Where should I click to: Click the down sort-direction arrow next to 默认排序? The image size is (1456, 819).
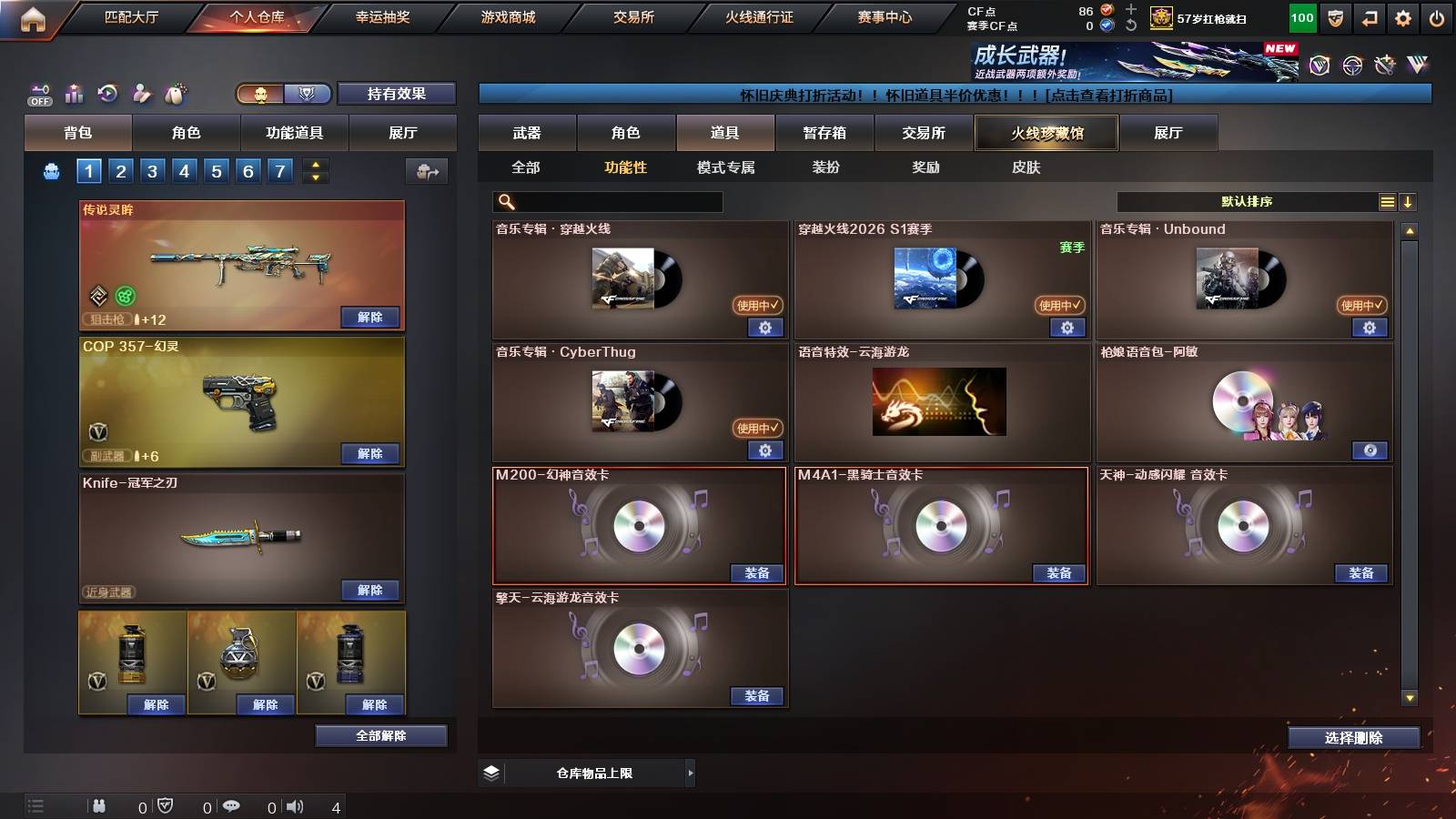tap(1409, 201)
